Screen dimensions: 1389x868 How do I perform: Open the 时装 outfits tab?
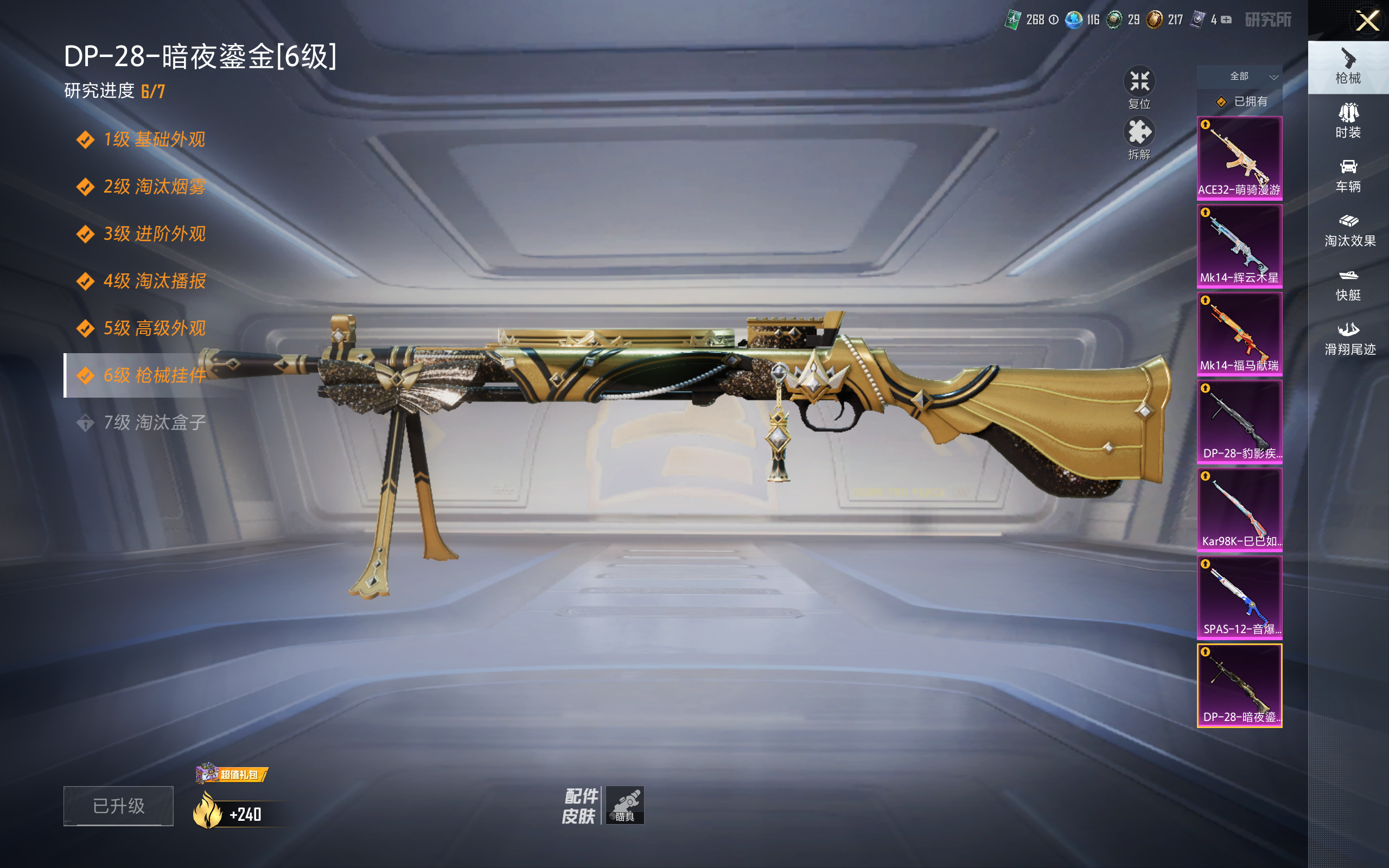pyautogui.click(x=1348, y=121)
